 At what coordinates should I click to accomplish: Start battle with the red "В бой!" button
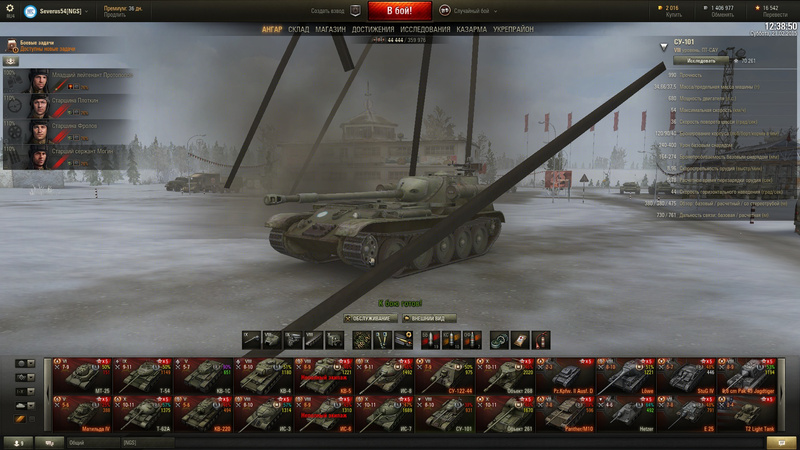(x=400, y=11)
